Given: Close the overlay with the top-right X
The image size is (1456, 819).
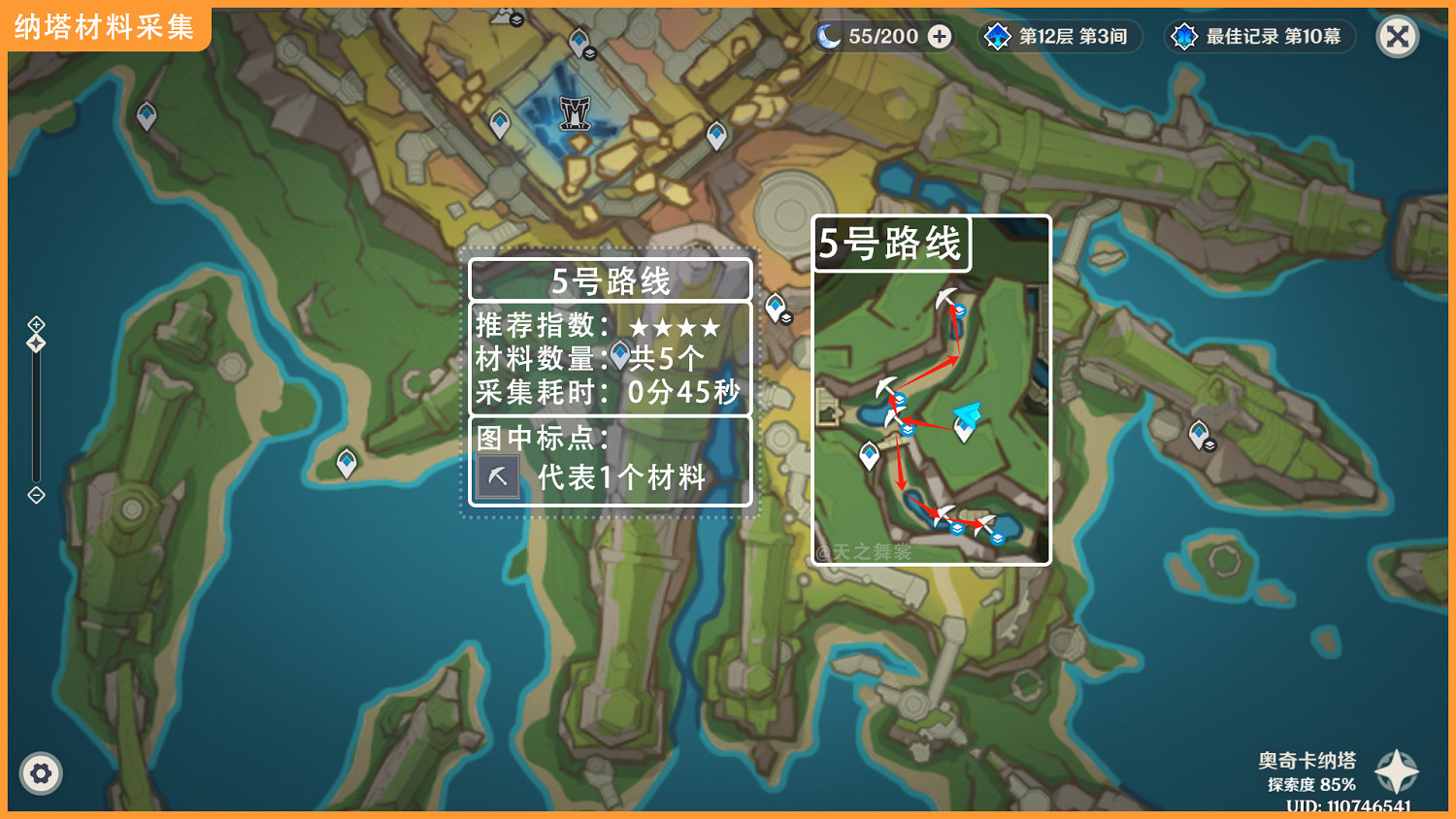Looking at the screenshot, I should pyautogui.click(x=1396, y=36).
